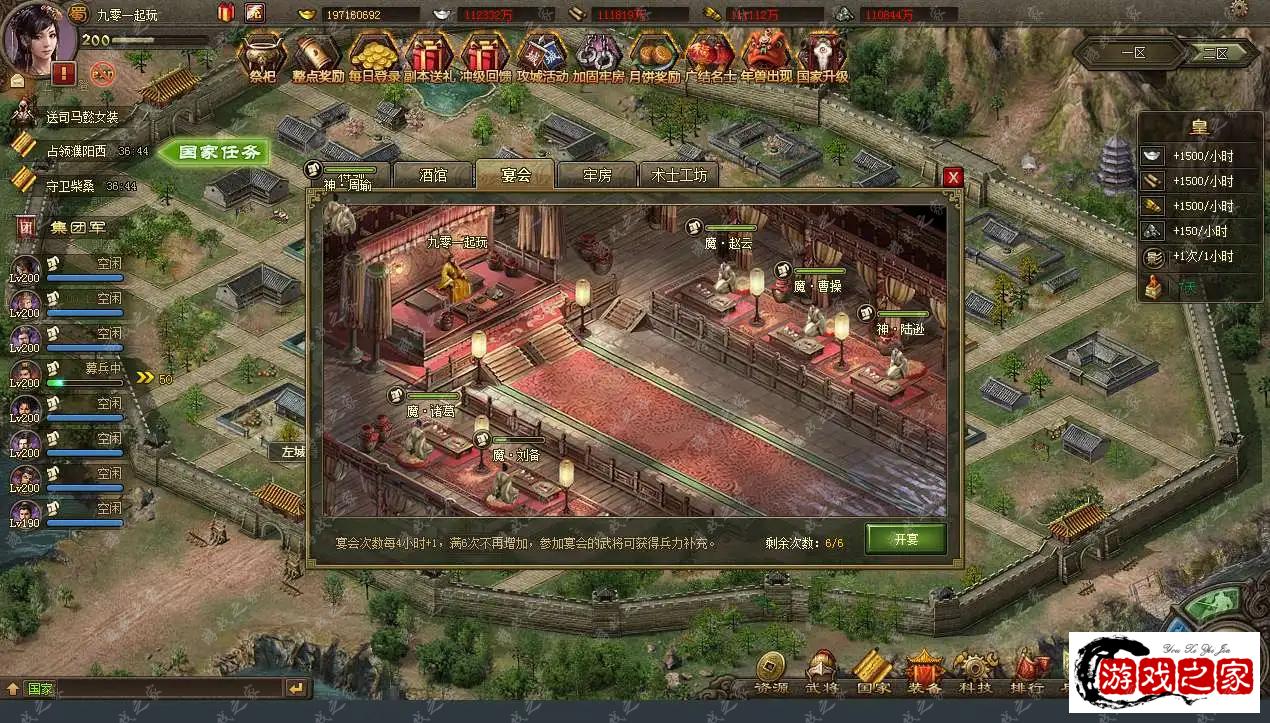Select the 占领濮阳西 quest entry

tap(76, 152)
